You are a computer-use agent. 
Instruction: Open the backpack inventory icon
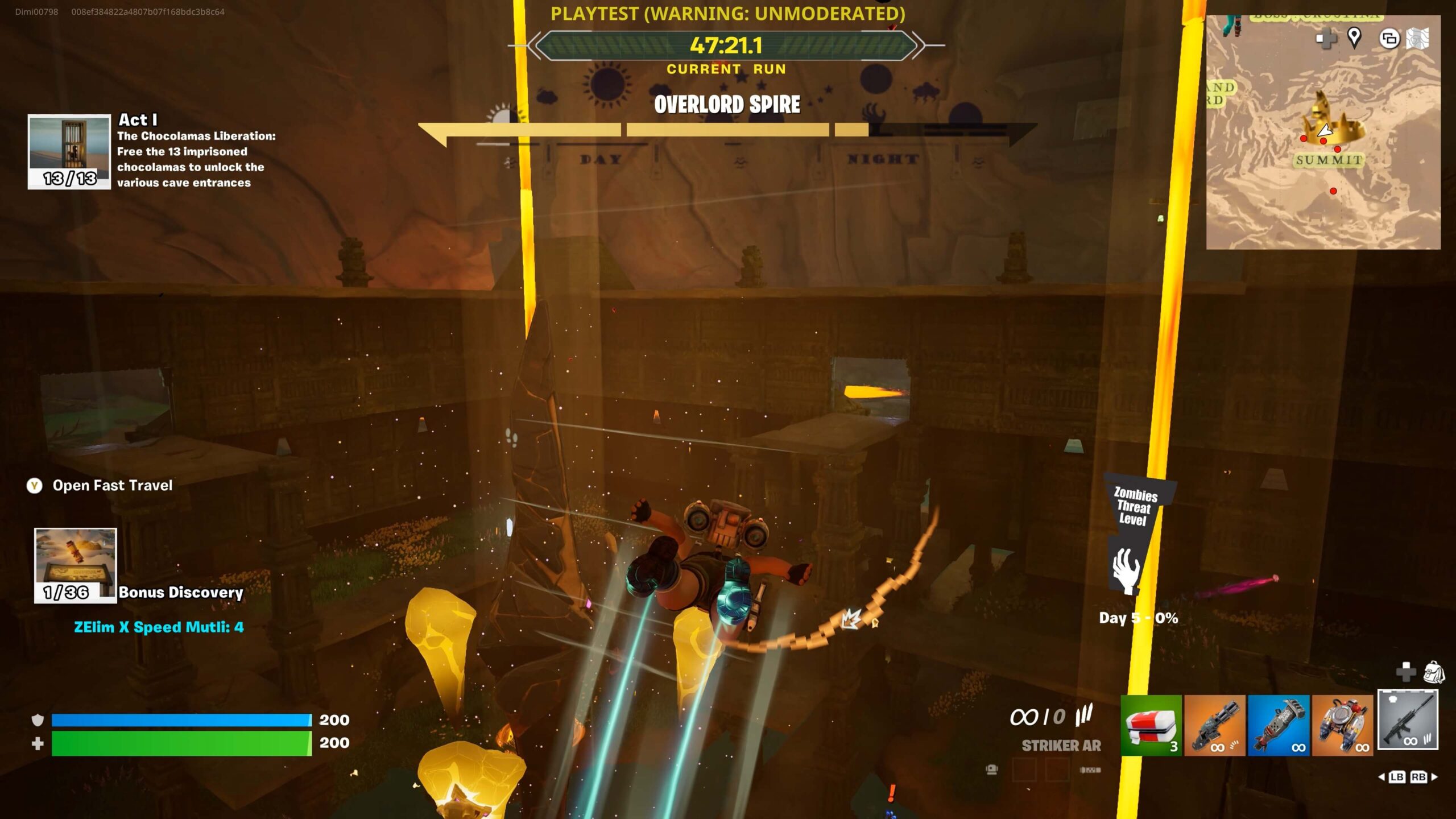click(1434, 672)
